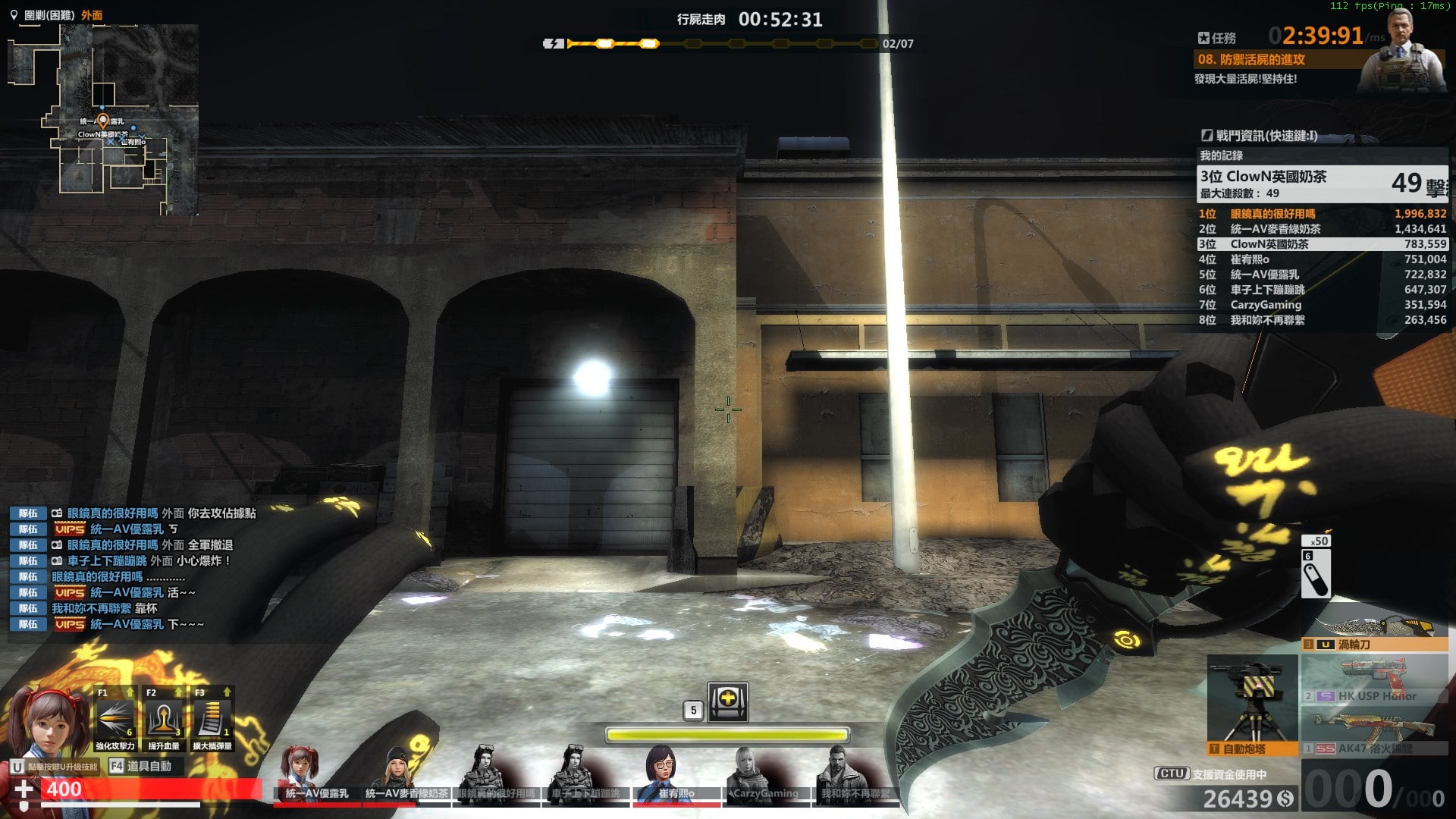Click the minimap in the corner

pos(103,119)
